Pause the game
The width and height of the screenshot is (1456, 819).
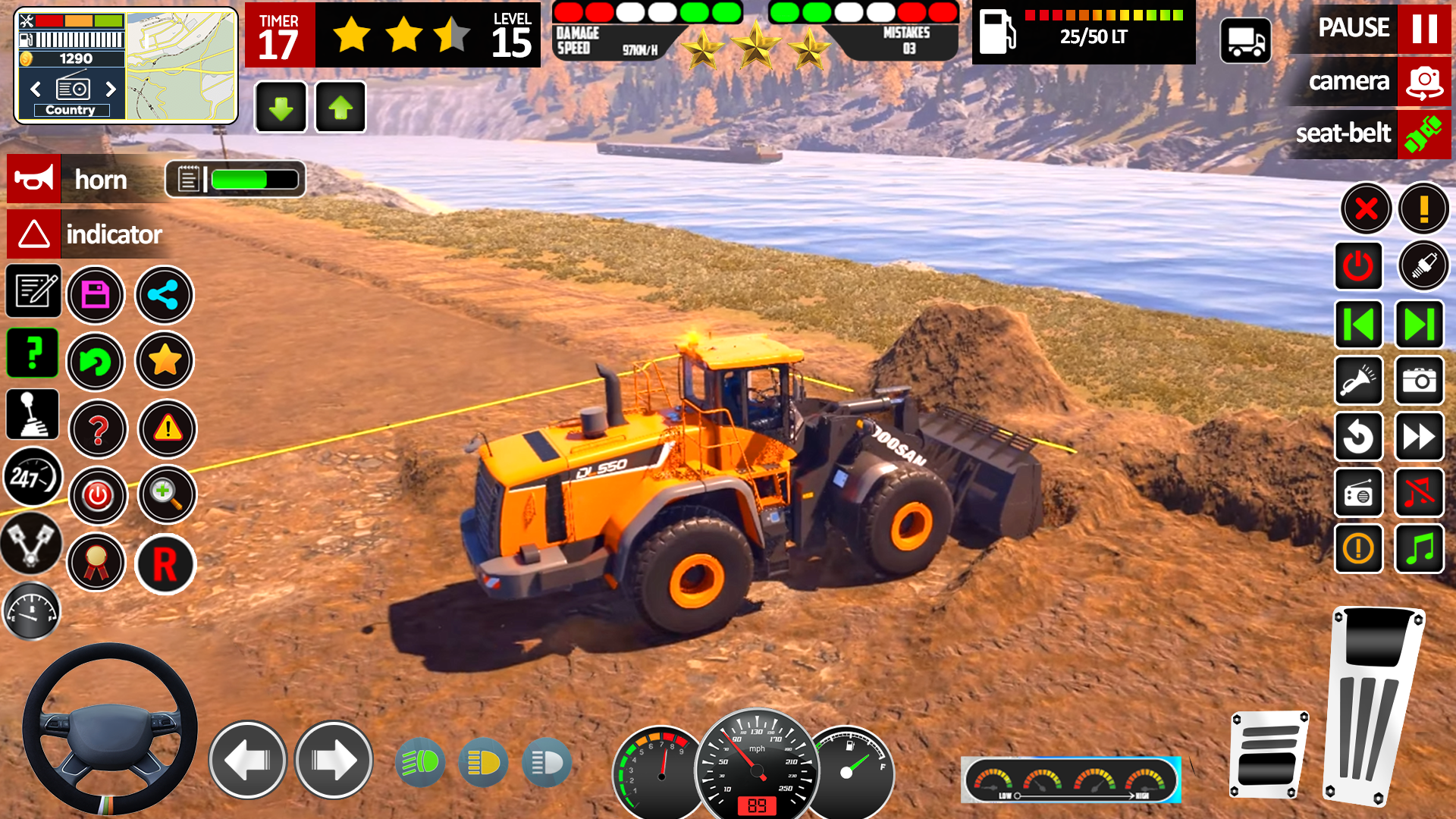tap(1424, 28)
